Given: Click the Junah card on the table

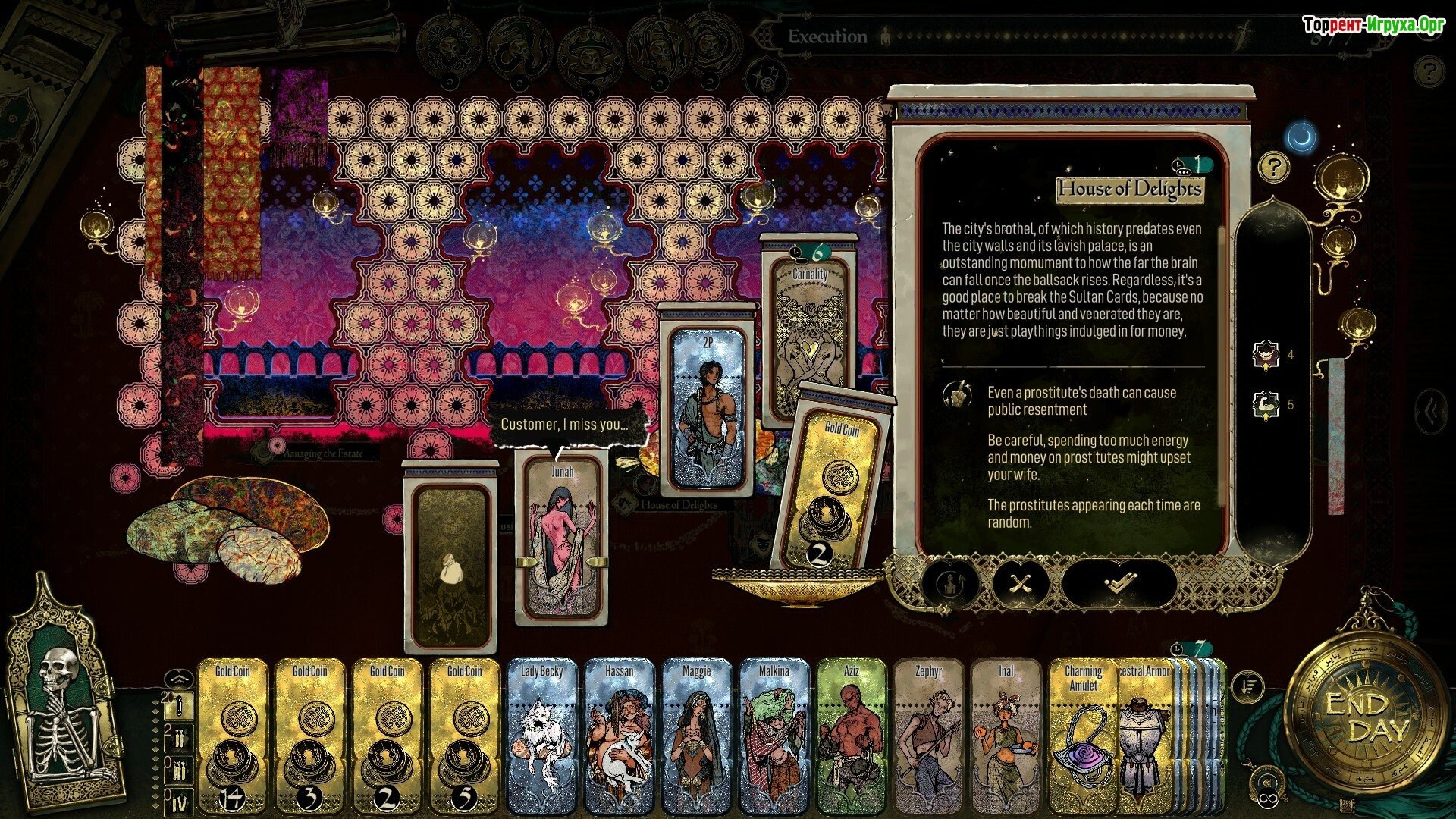Looking at the screenshot, I should point(562,538).
